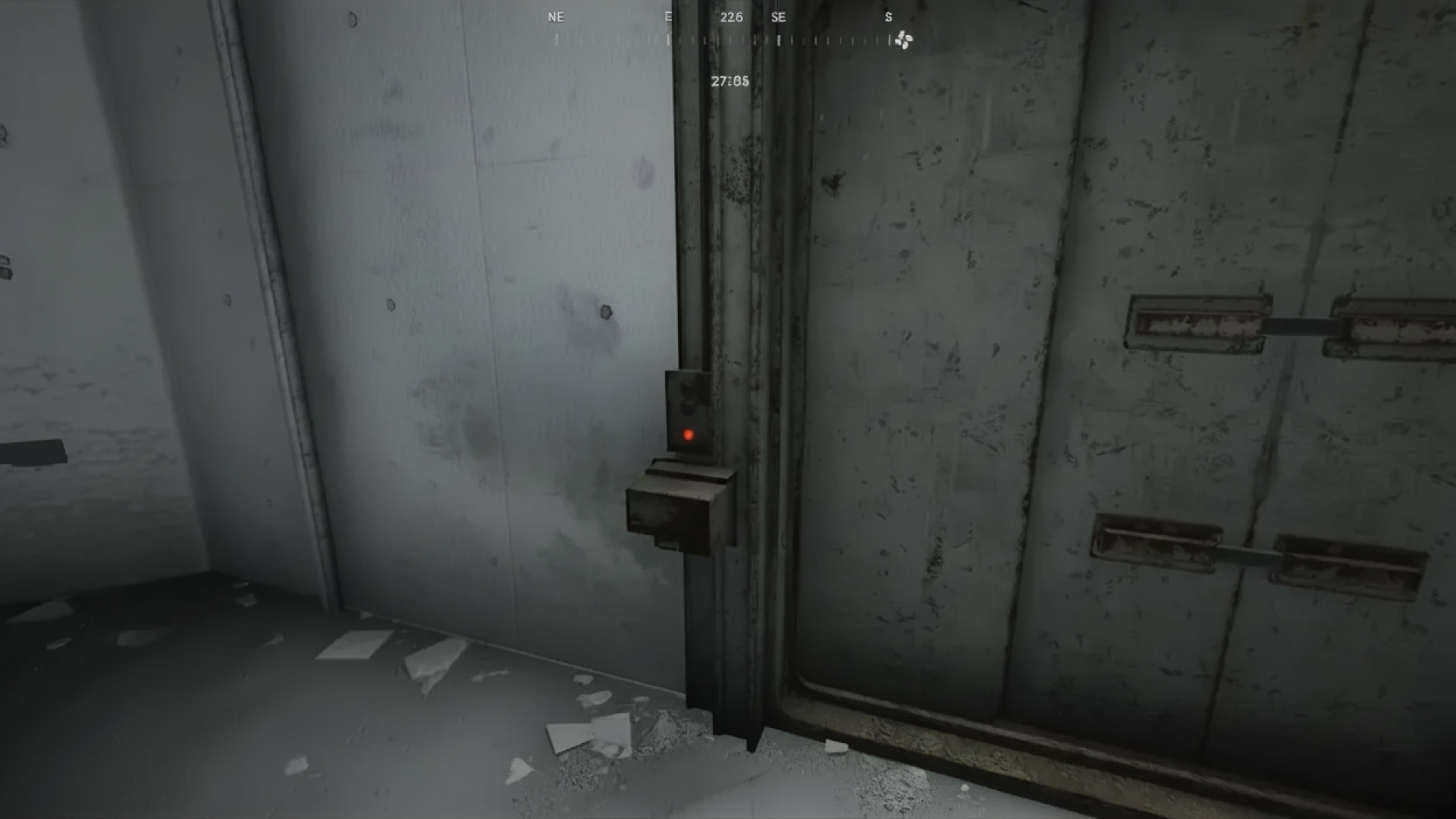Click the S compass direction marker
The image size is (1456, 819).
pos(888,17)
